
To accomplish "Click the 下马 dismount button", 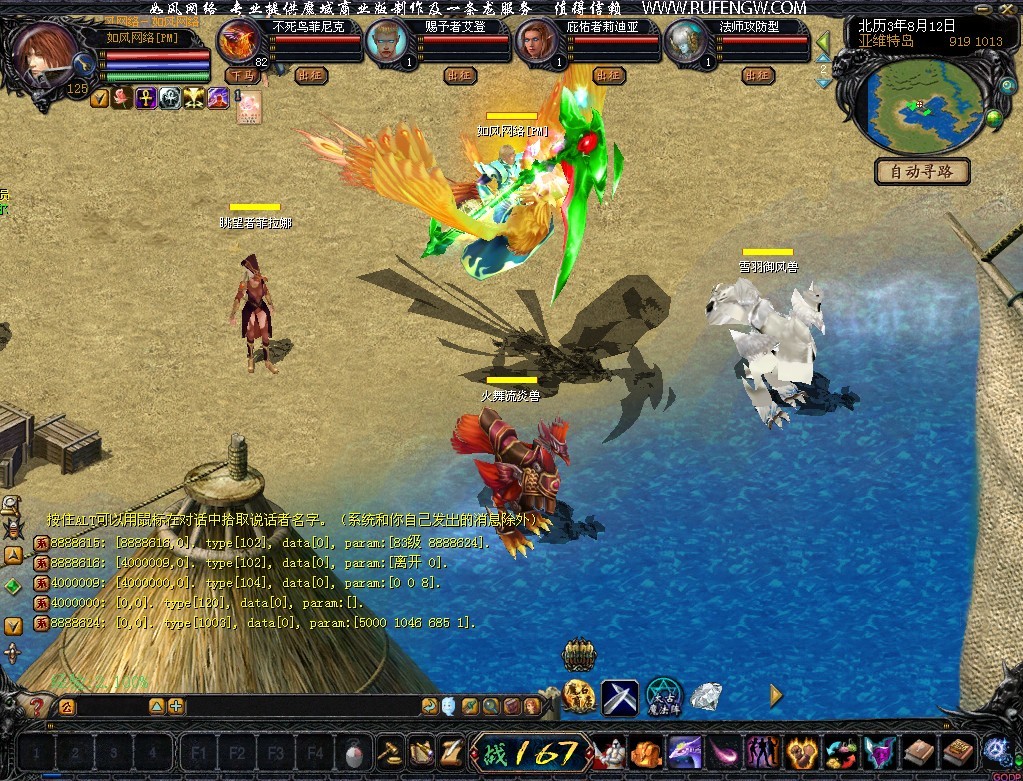I will point(240,75).
